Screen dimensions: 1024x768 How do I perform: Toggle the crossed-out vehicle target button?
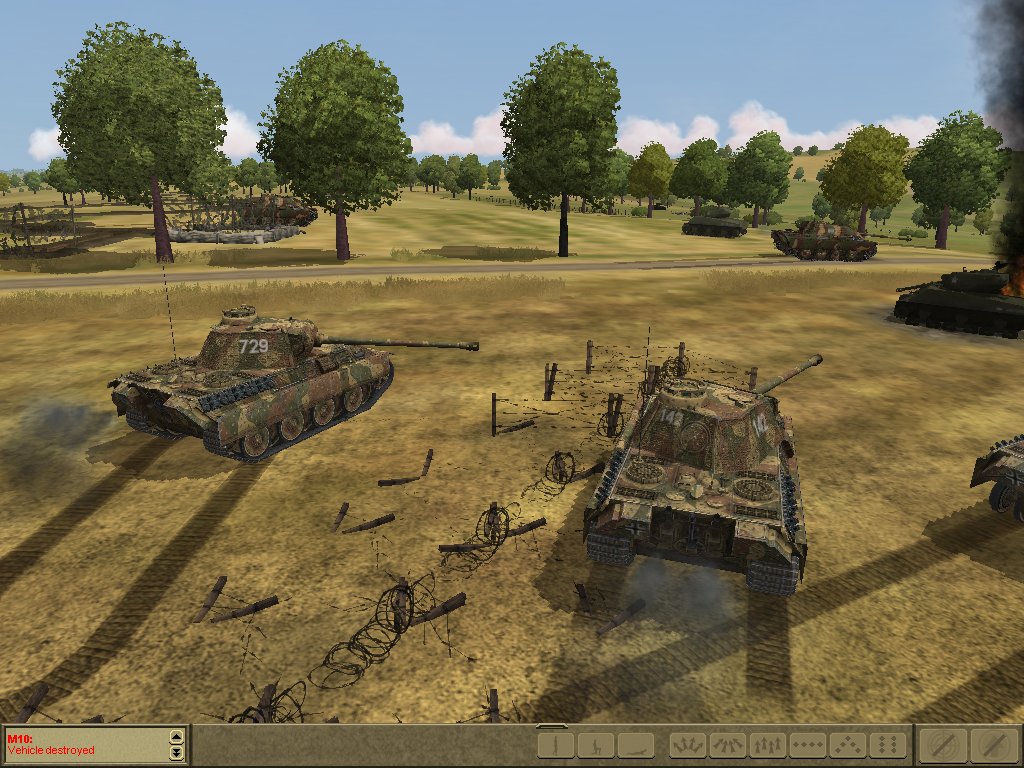pyautogui.click(x=993, y=745)
